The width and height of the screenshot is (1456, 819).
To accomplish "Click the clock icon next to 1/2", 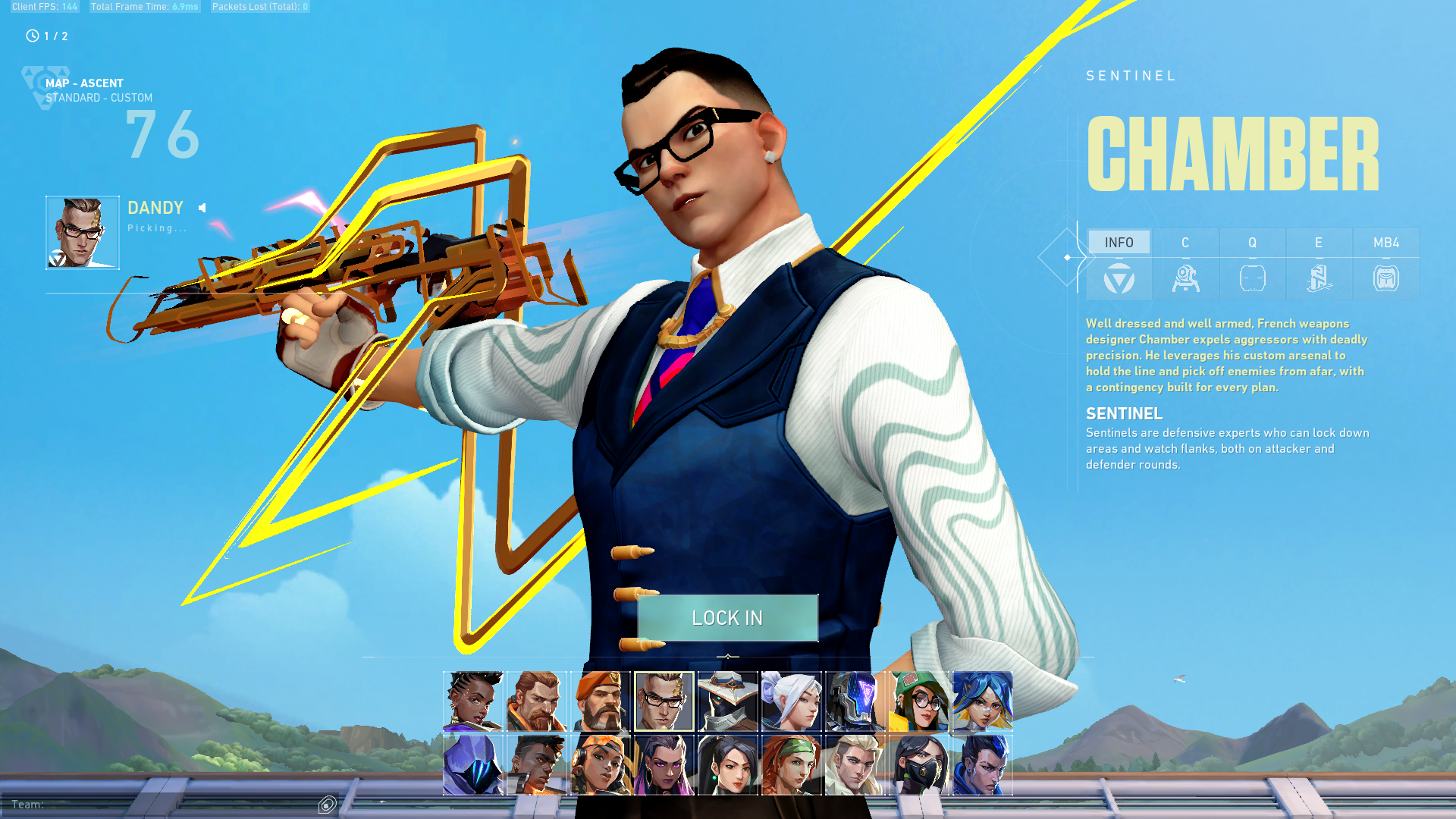I will point(31,35).
